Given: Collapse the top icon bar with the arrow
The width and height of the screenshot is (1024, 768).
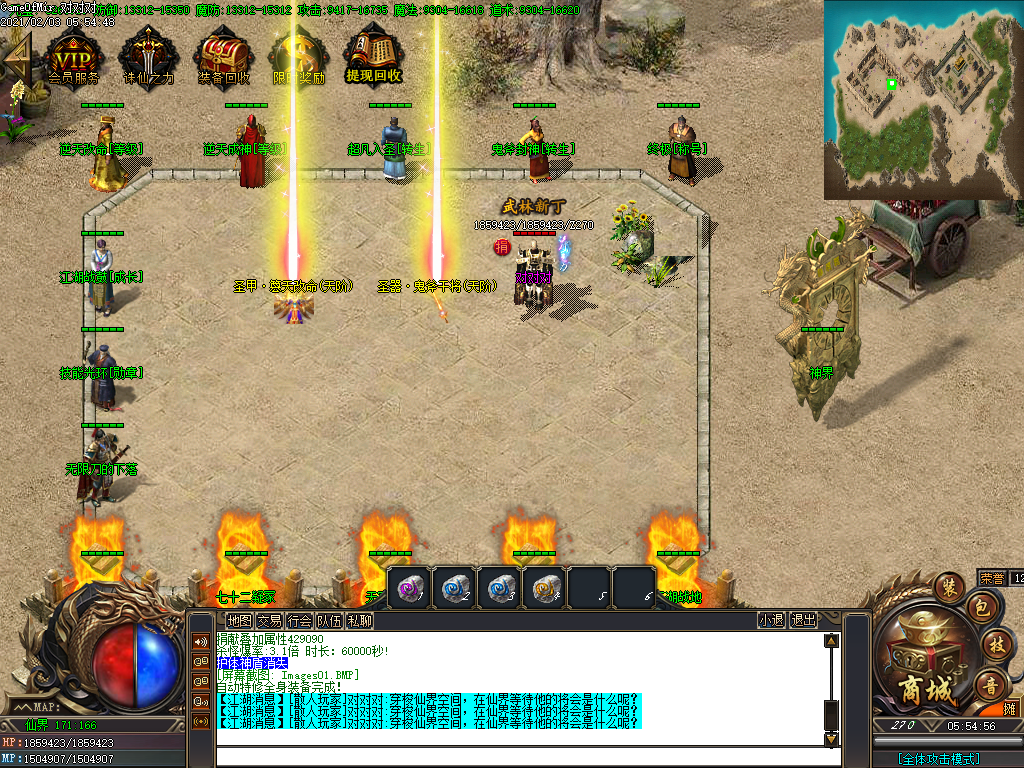Looking at the screenshot, I should pyautogui.click(x=17, y=55).
